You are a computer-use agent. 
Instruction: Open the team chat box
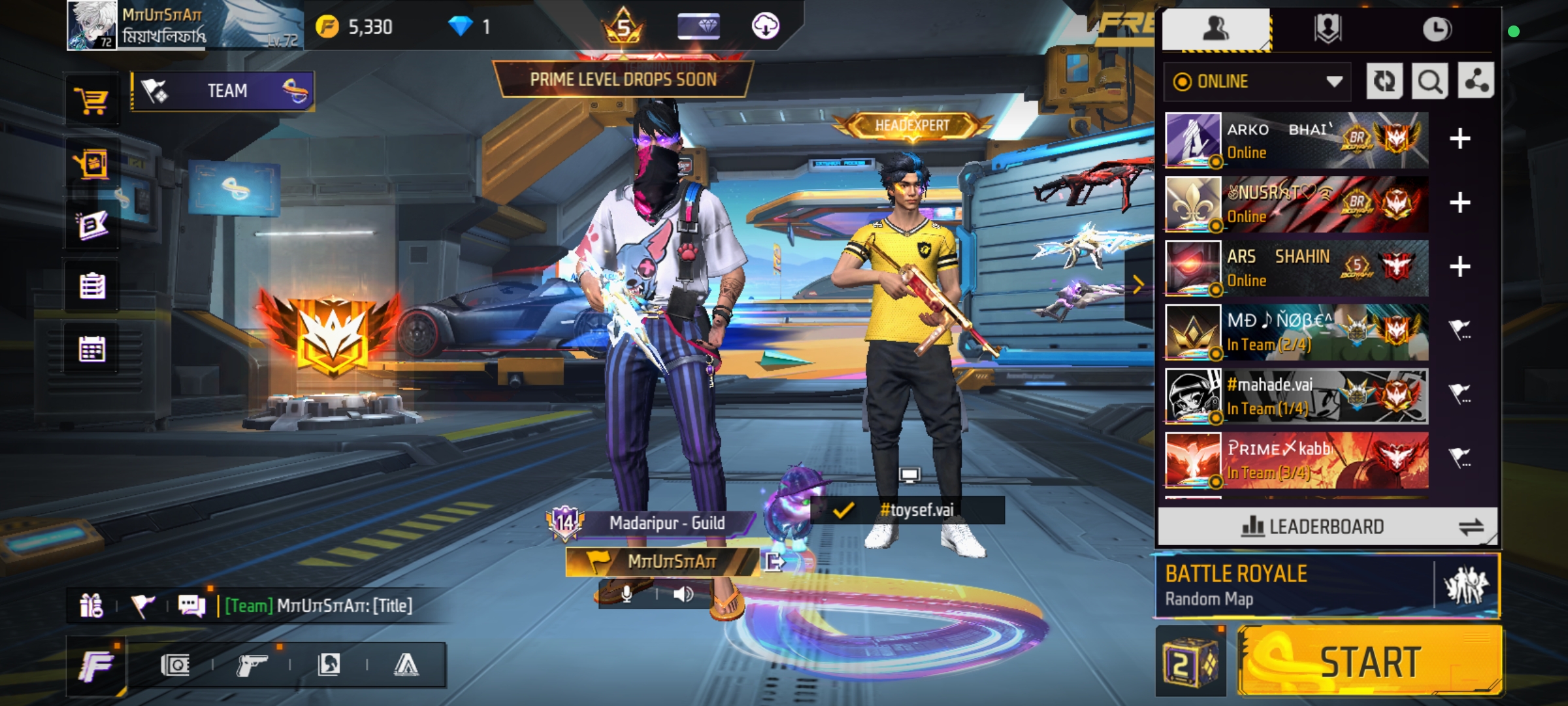(x=314, y=606)
